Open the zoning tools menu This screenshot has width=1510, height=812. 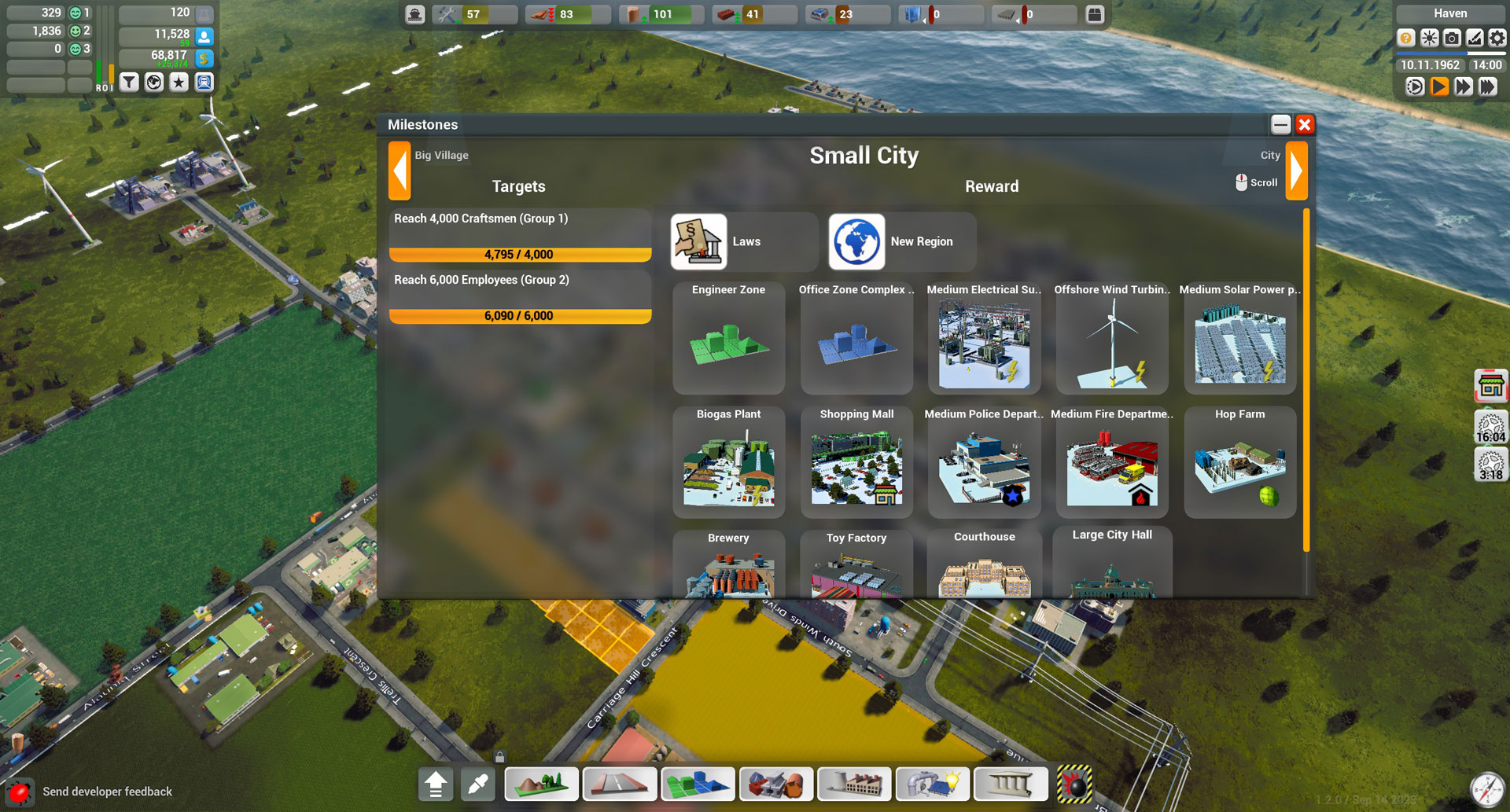click(698, 784)
